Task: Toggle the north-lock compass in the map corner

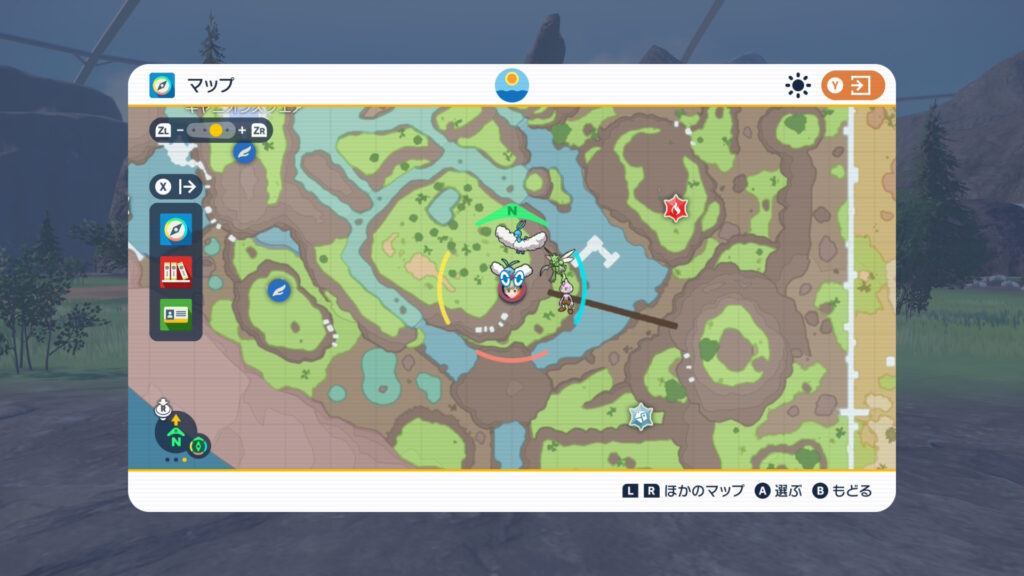Action: click(x=175, y=438)
